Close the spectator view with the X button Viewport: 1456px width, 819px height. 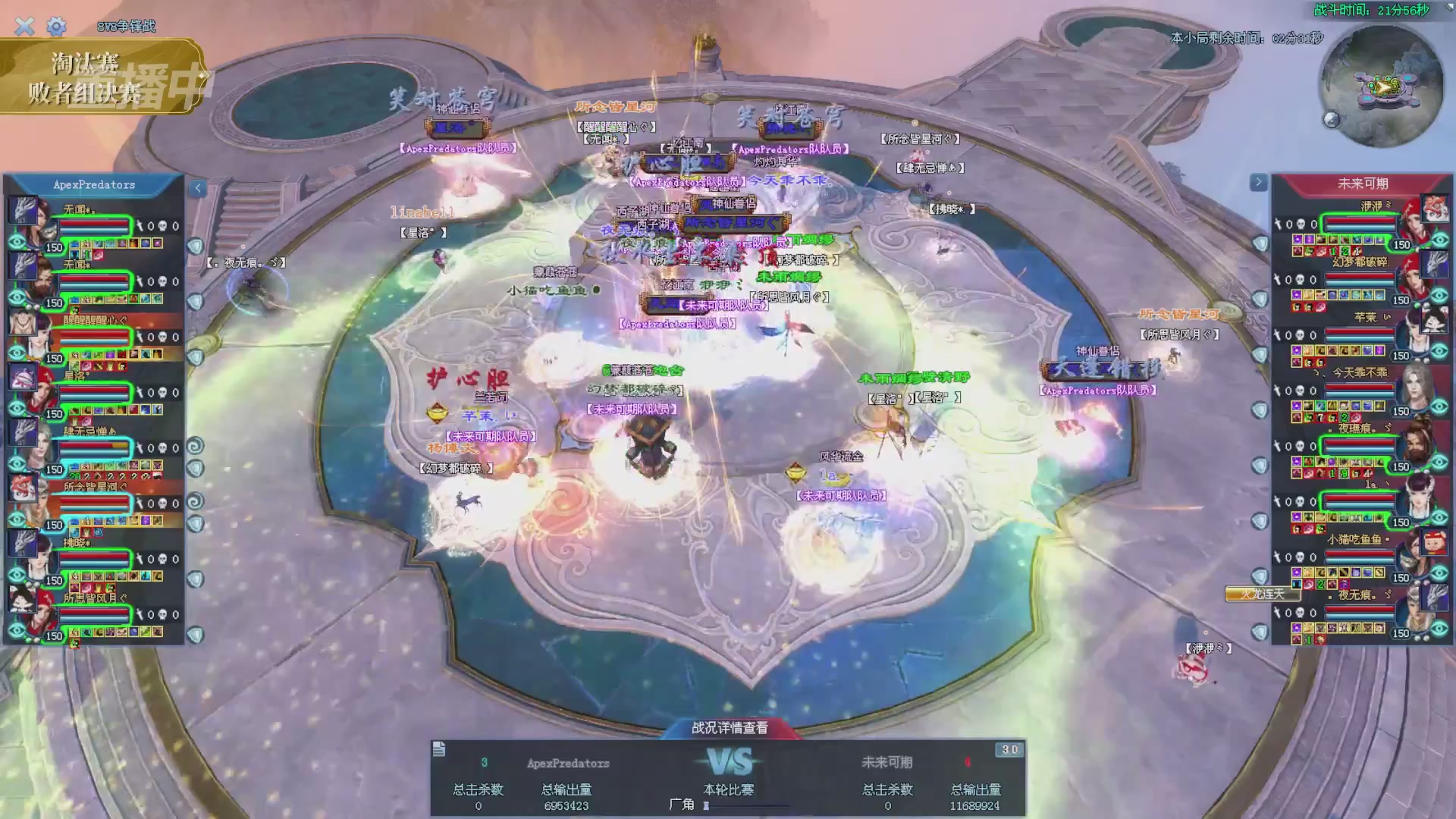[24, 27]
